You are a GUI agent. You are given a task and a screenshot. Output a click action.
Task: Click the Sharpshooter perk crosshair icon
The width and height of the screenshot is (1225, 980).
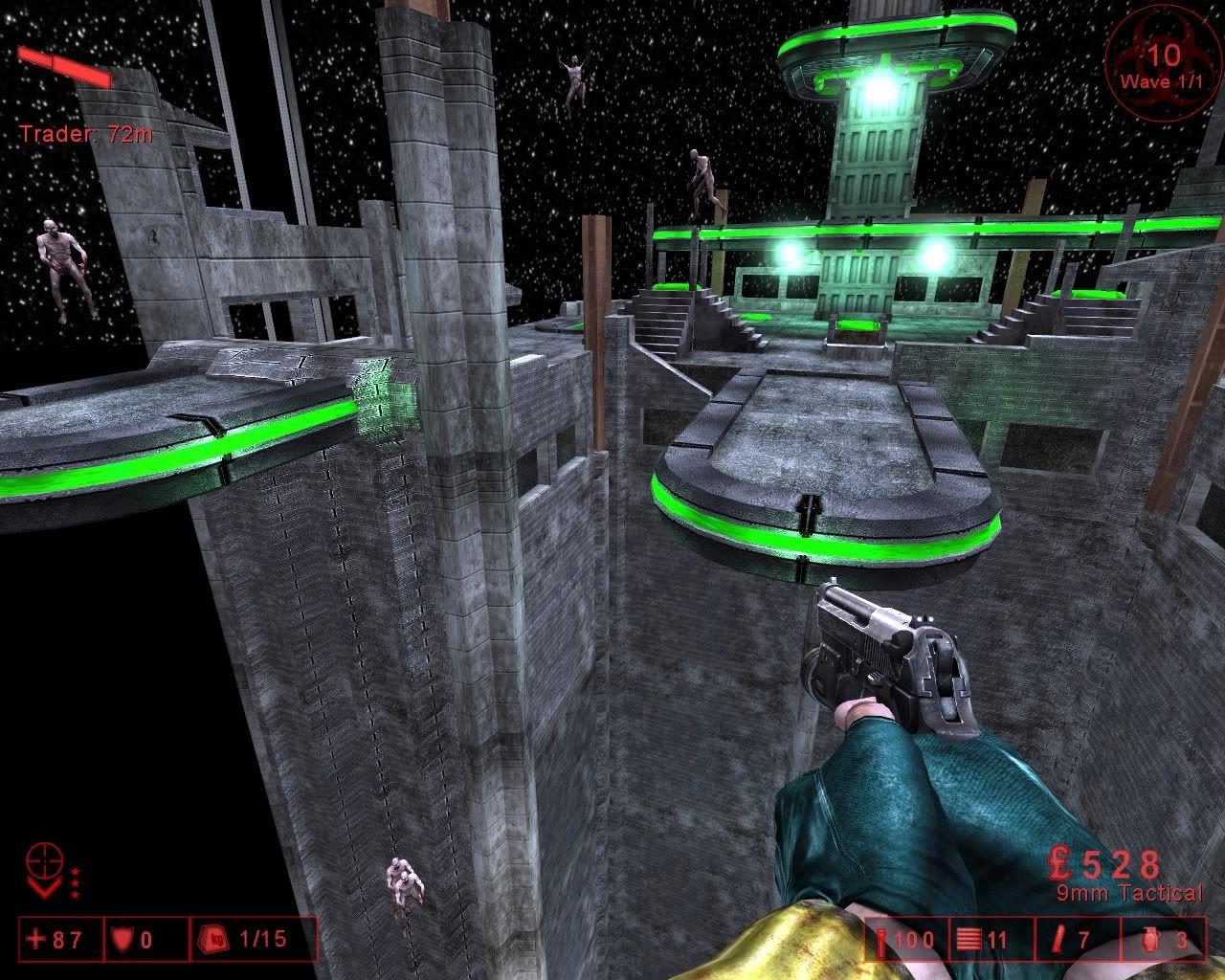tap(45, 862)
